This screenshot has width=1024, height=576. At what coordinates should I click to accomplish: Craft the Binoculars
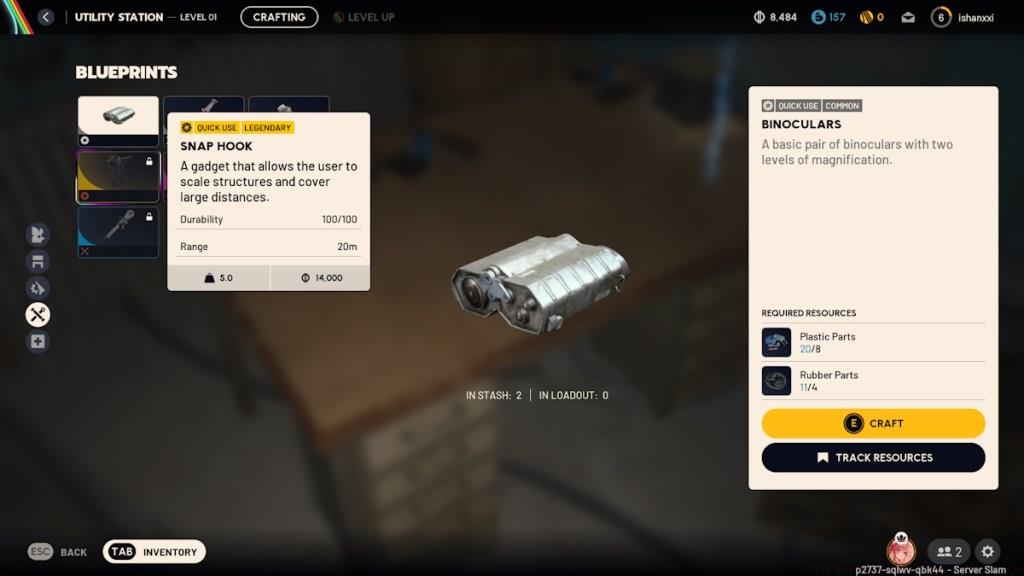873,423
